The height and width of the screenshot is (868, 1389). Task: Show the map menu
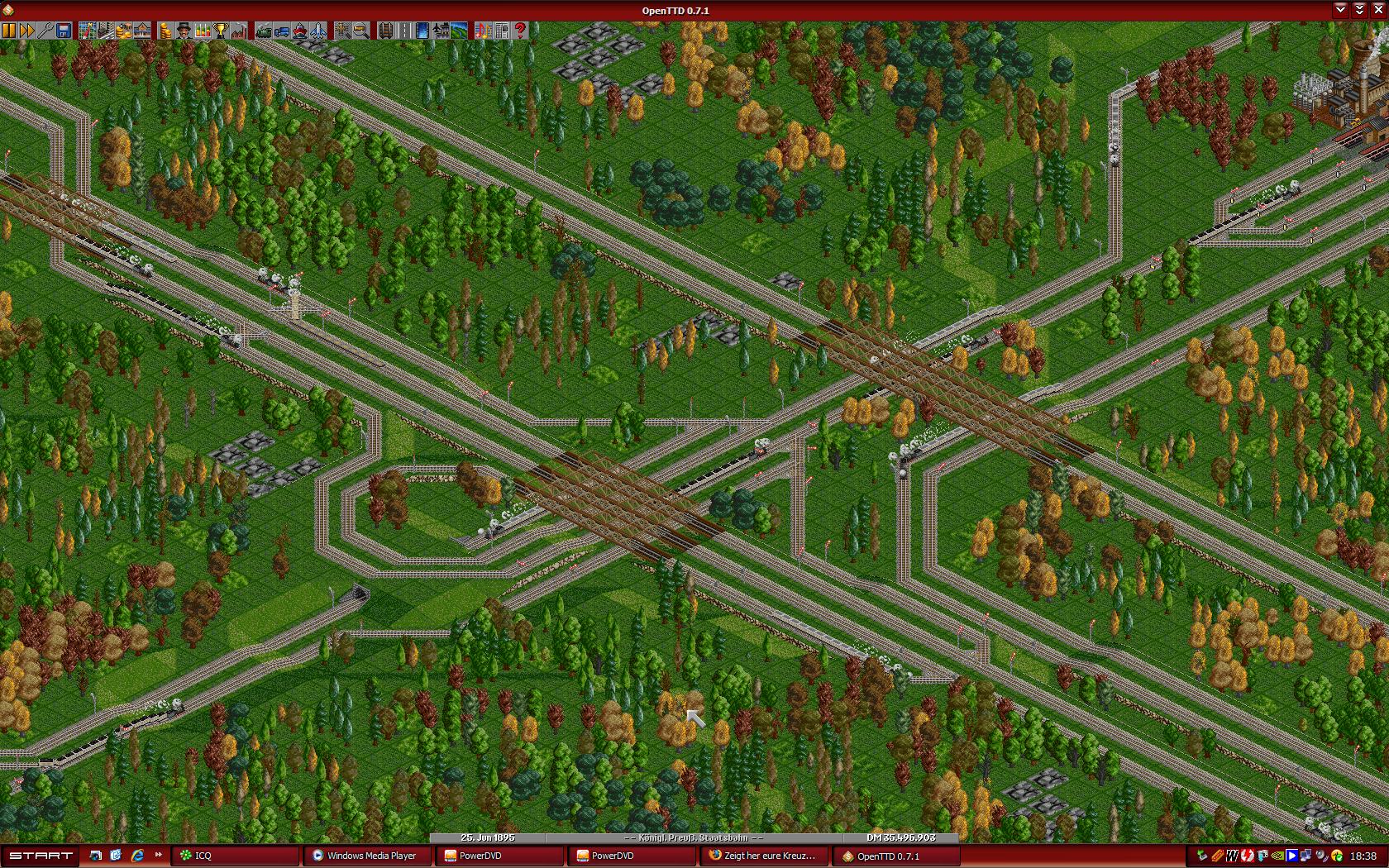(88, 31)
